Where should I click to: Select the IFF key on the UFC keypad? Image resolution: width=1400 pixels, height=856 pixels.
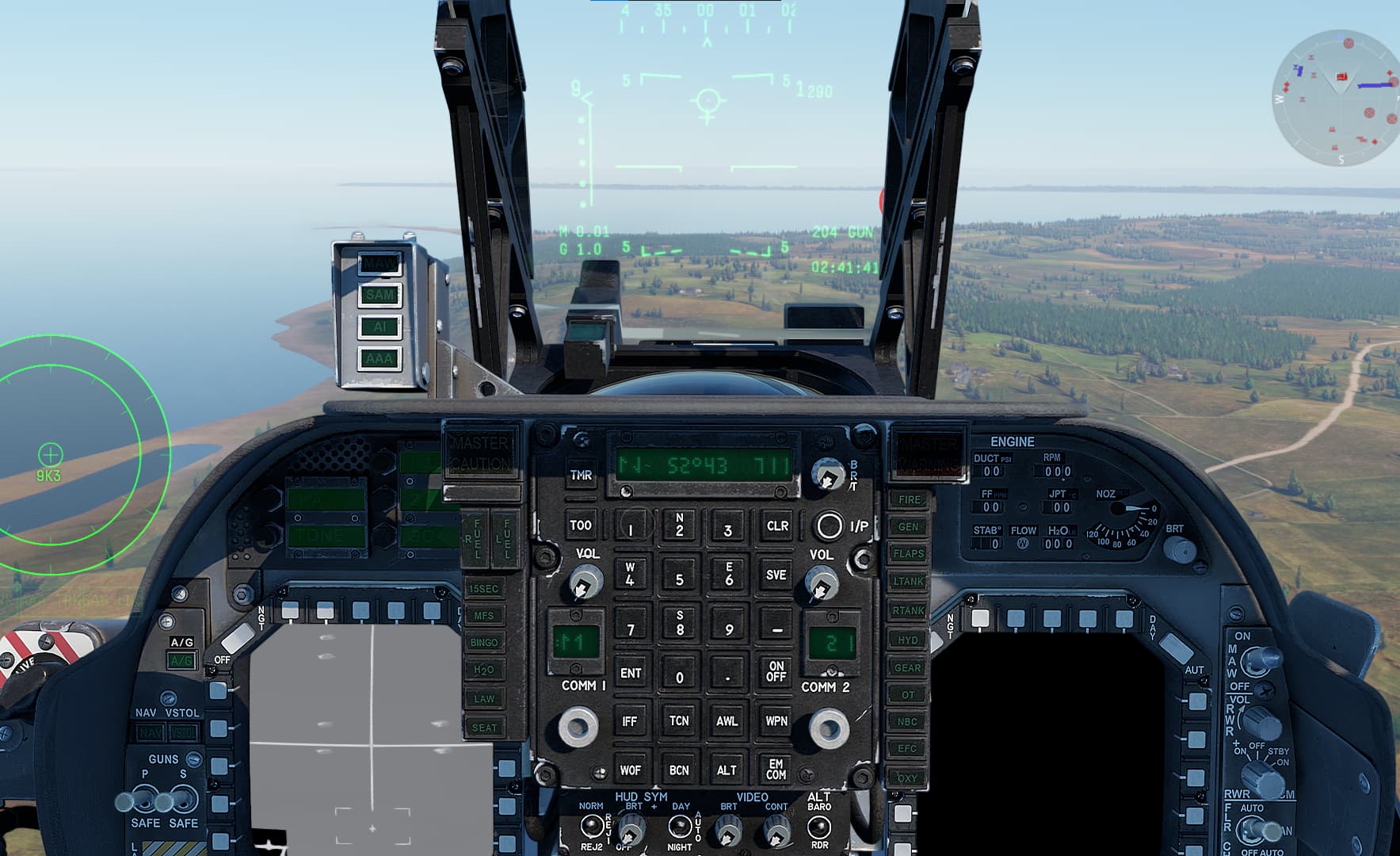[x=630, y=721]
